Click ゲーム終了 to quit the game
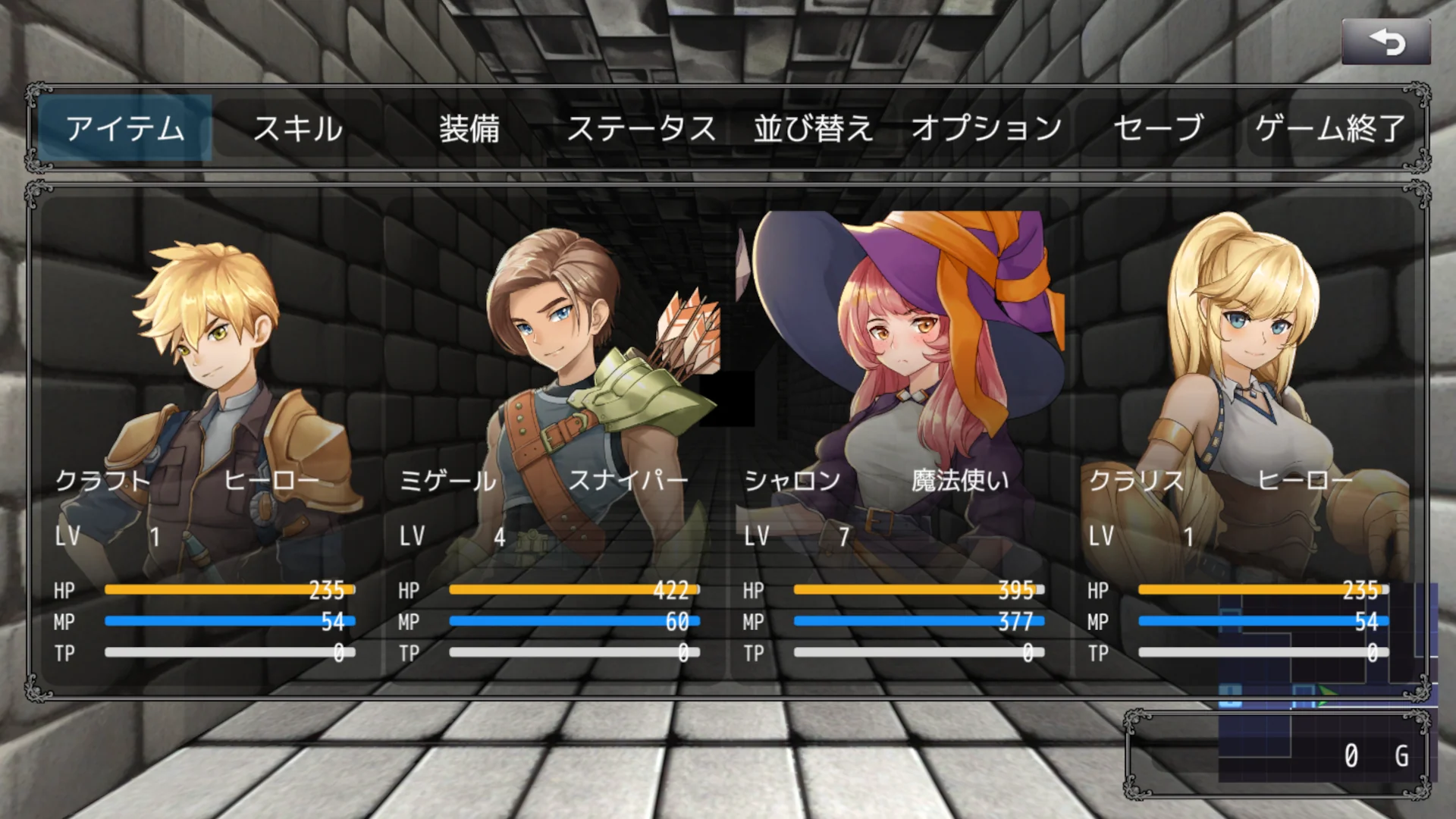 [x=1329, y=127]
